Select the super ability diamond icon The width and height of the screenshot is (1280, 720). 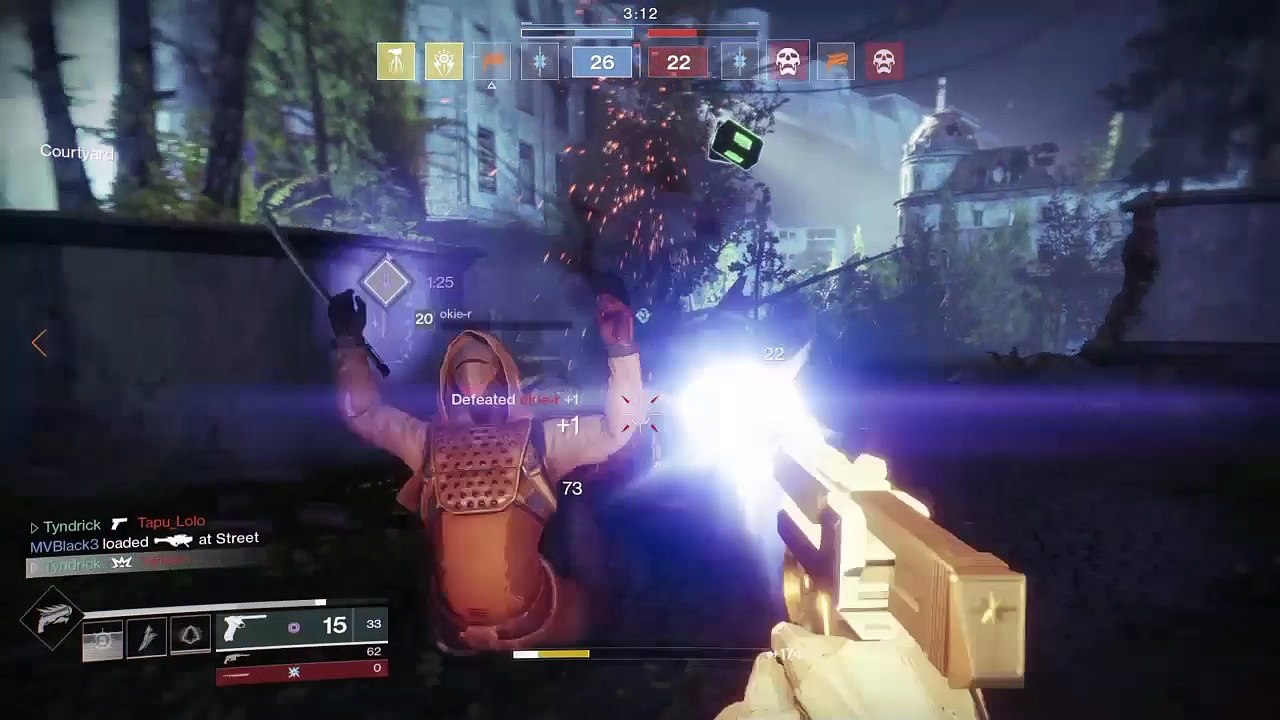(51, 617)
